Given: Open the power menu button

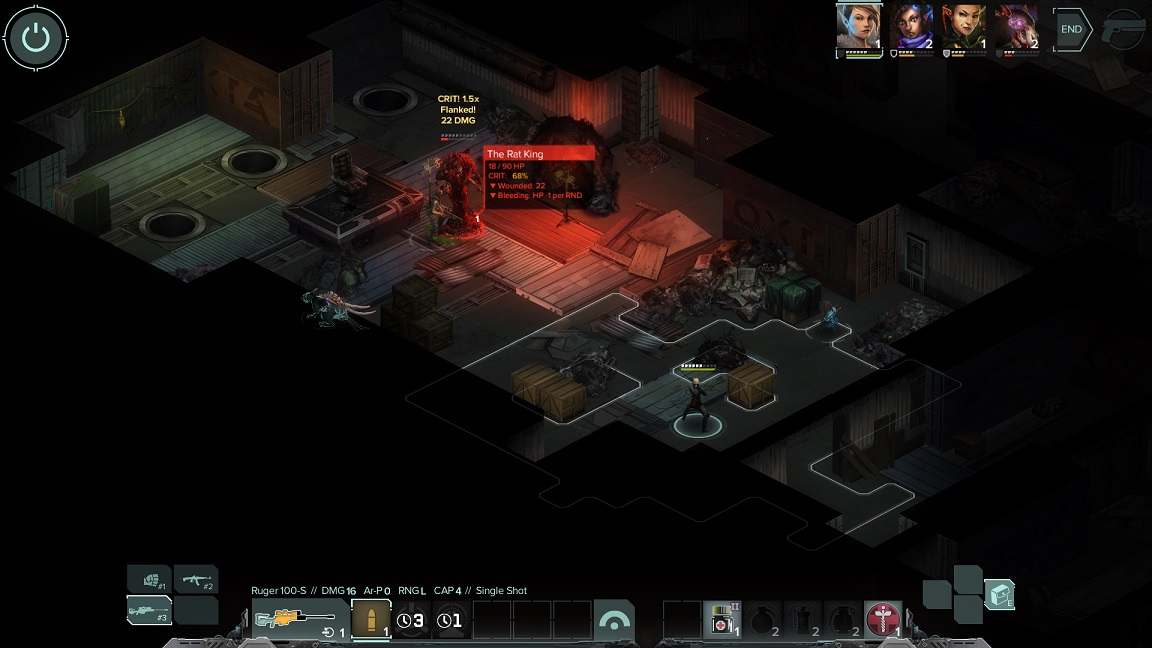Looking at the screenshot, I should pyautogui.click(x=36, y=38).
